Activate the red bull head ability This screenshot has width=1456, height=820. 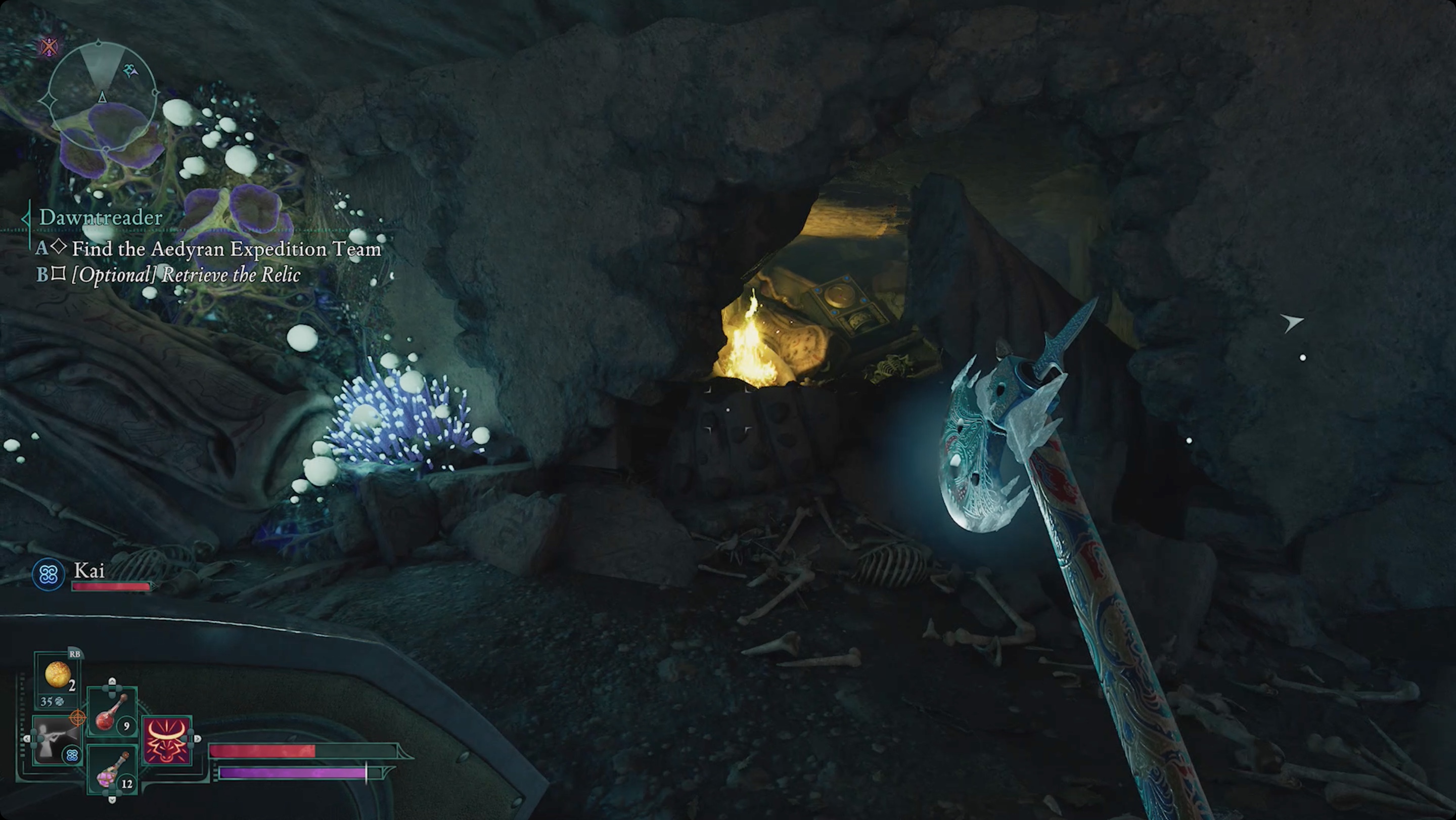tap(167, 740)
